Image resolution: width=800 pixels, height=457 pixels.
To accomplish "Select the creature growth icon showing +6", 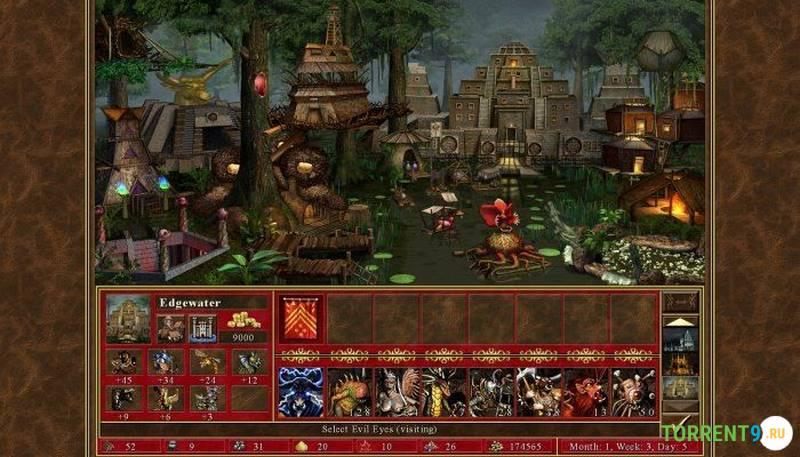I will coord(165,398).
